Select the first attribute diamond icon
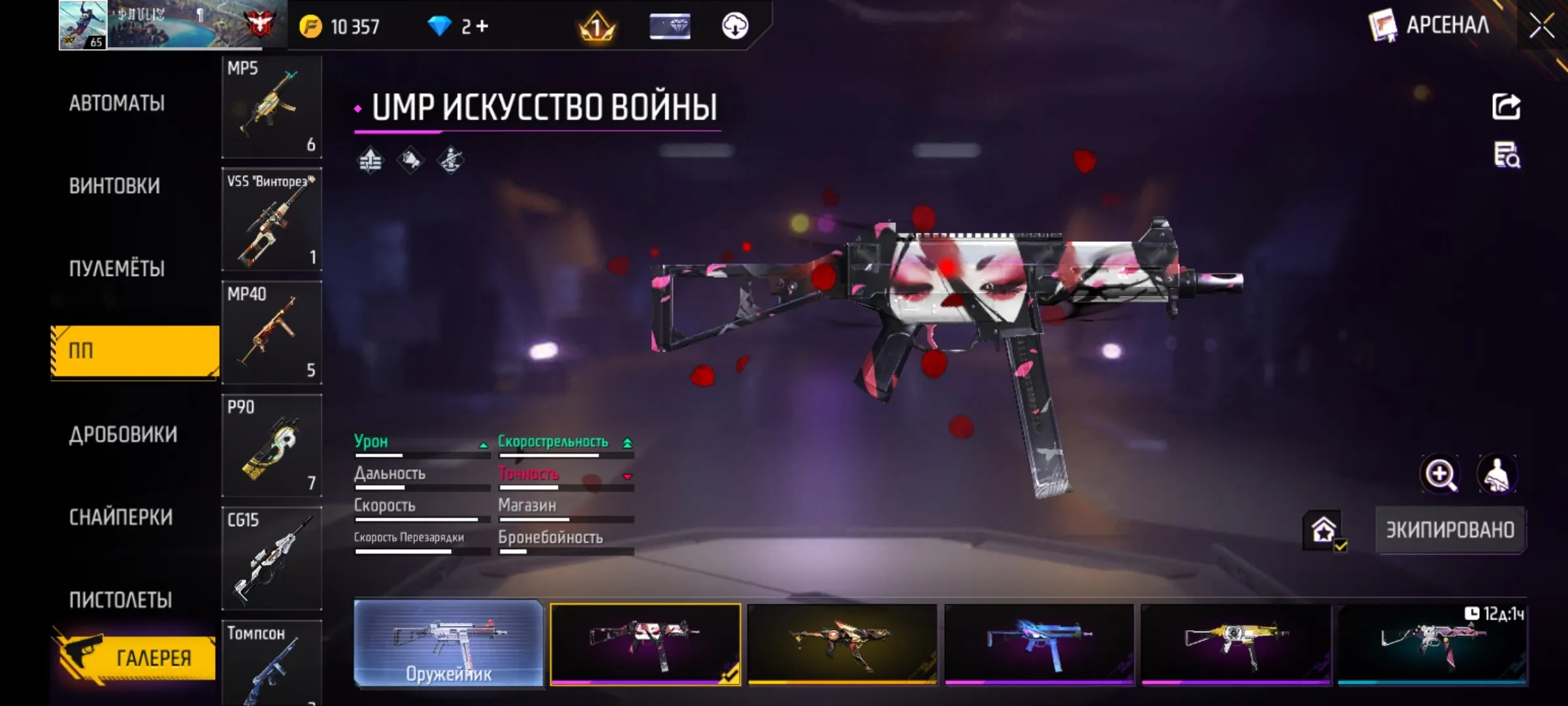Viewport: 1568px width, 706px height. tap(369, 160)
